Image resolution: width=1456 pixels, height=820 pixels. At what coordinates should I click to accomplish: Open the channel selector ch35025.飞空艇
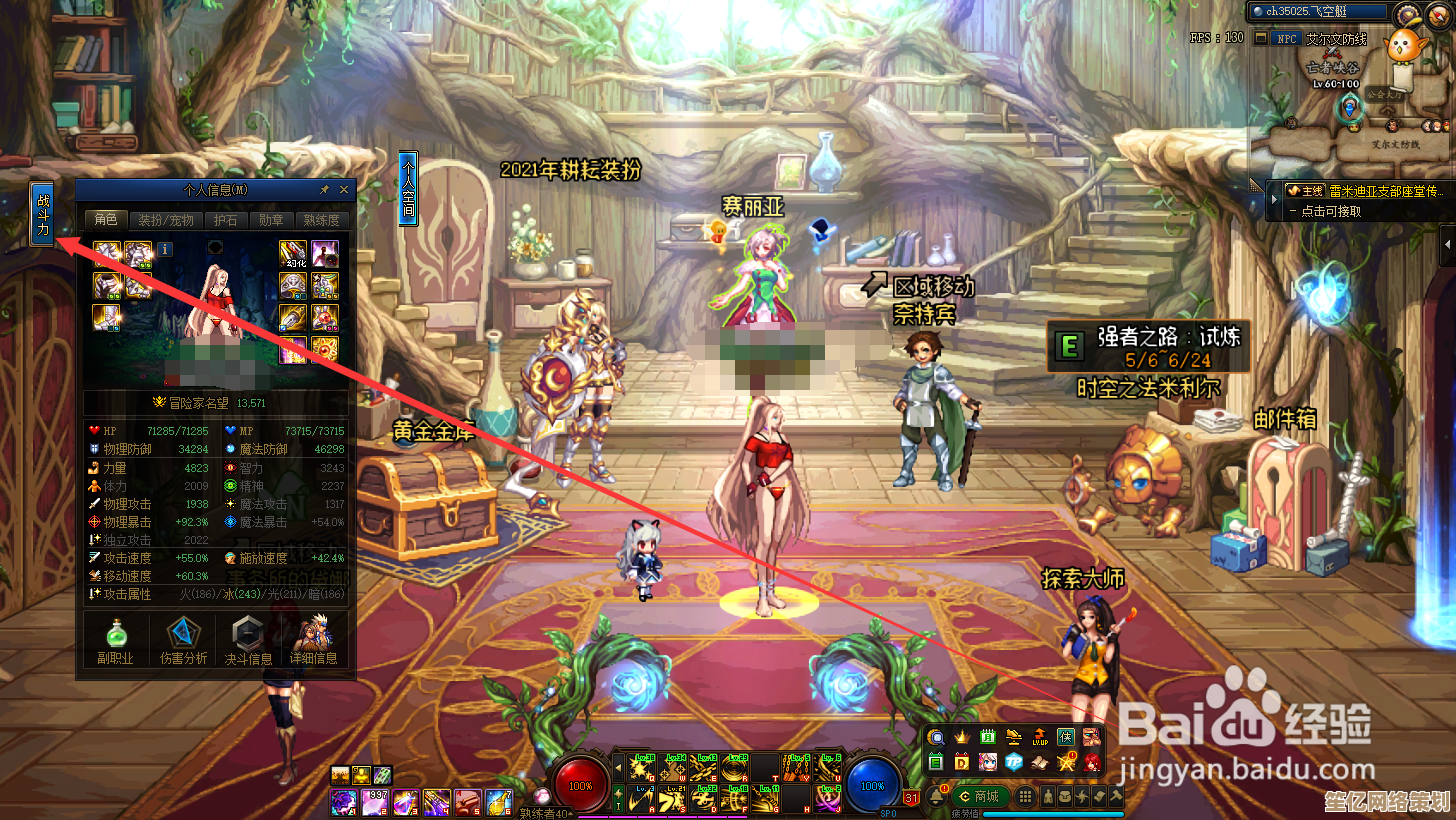1320,11
